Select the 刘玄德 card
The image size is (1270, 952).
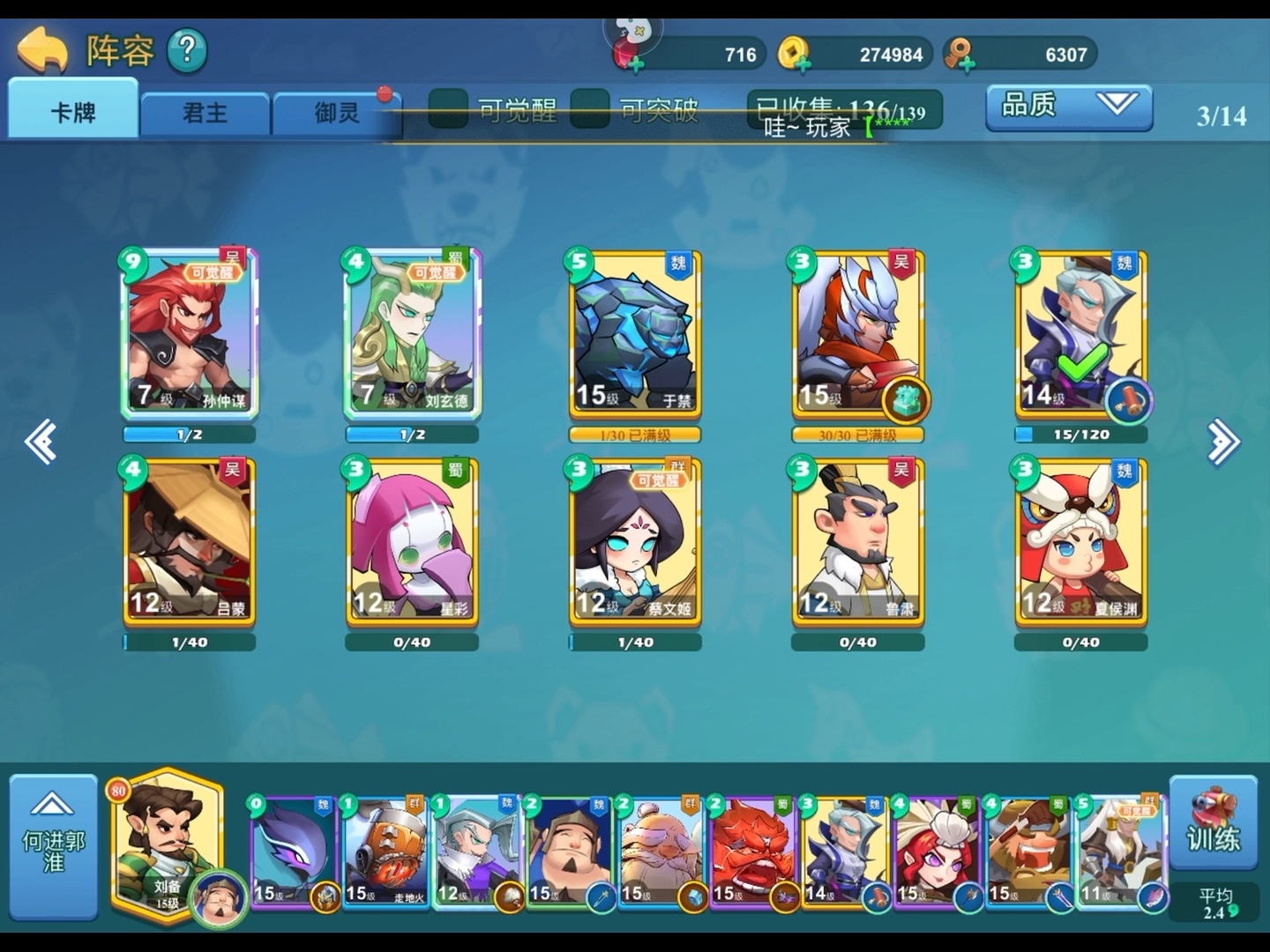tap(412, 333)
